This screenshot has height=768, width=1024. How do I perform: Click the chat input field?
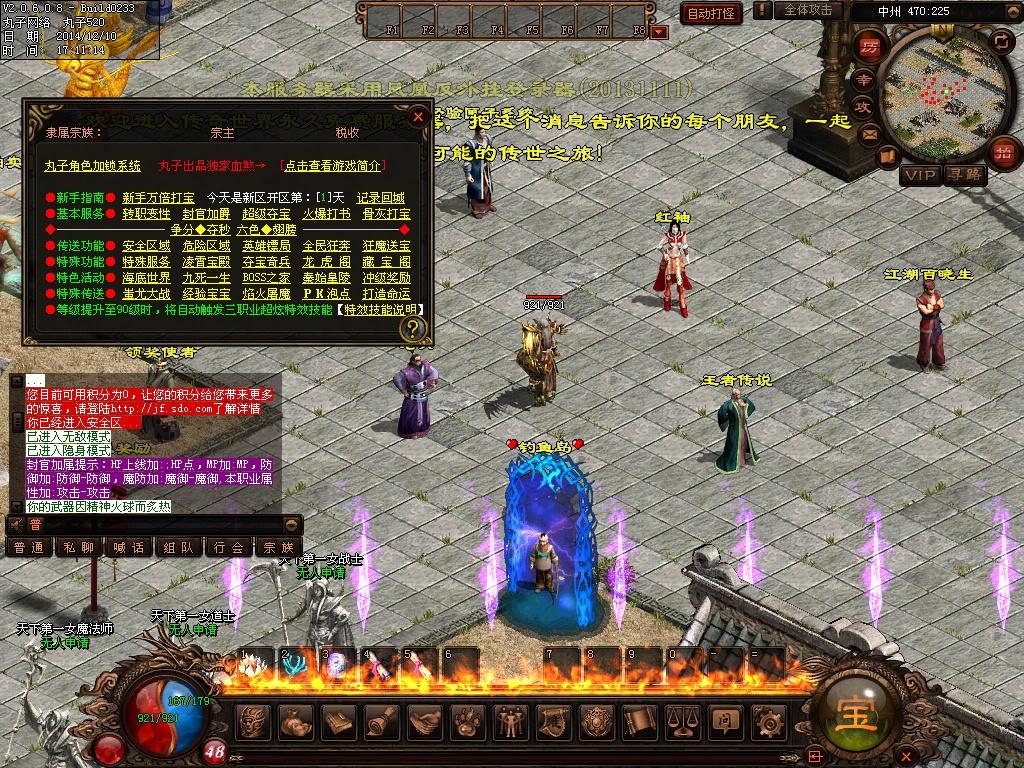coord(160,525)
